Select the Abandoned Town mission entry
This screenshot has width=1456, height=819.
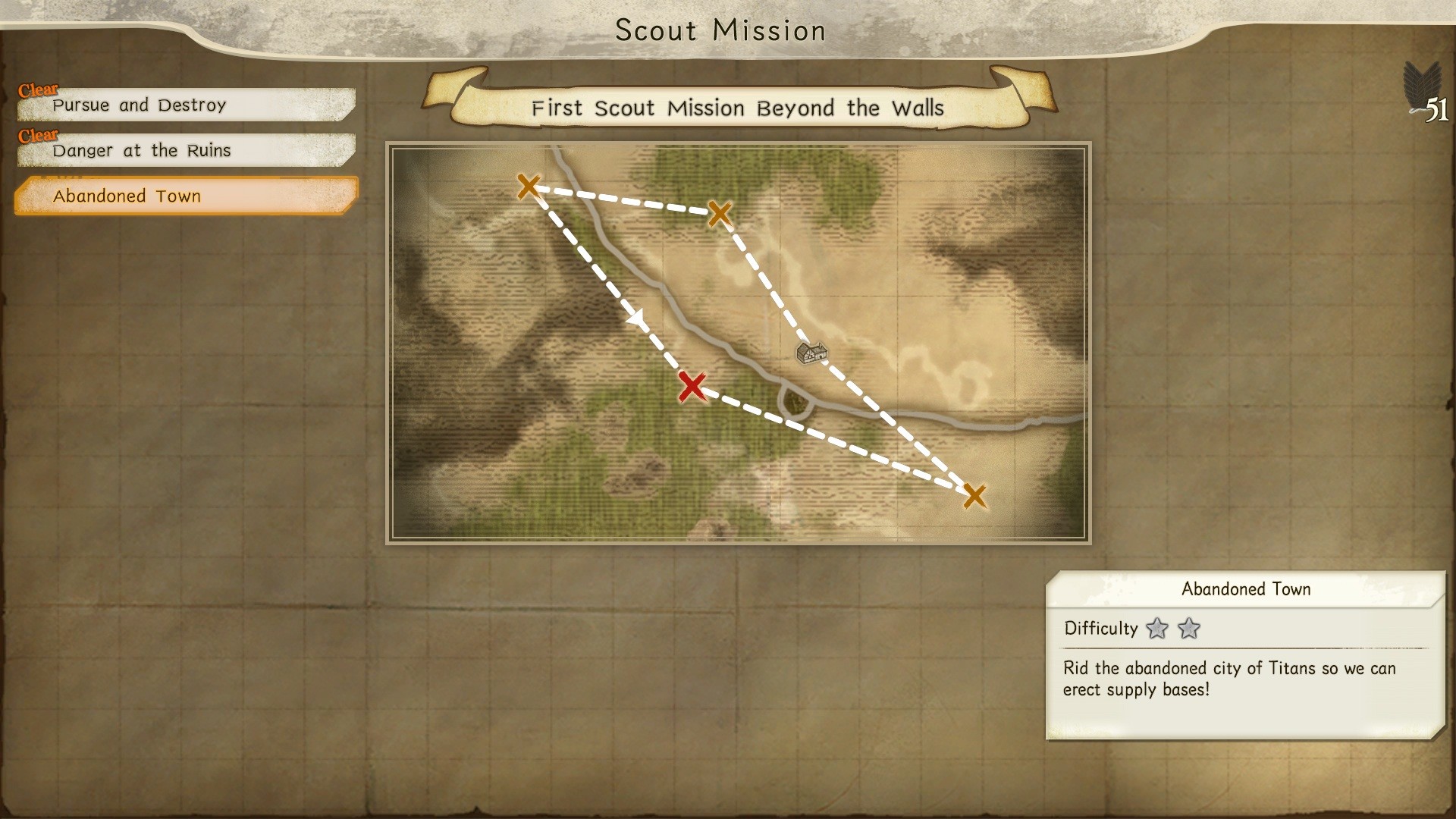coord(127,196)
